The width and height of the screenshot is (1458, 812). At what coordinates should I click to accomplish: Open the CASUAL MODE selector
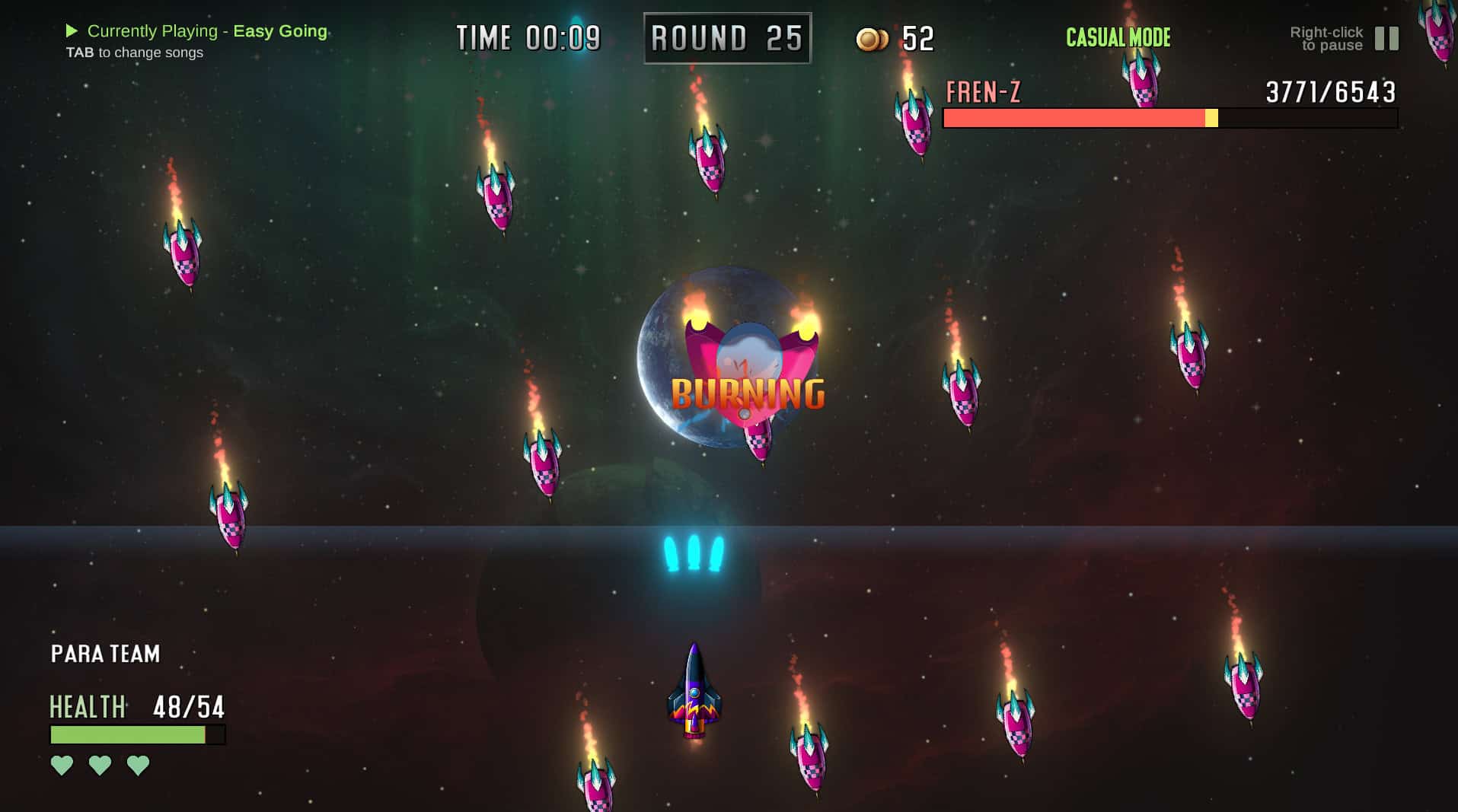coord(1117,37)
